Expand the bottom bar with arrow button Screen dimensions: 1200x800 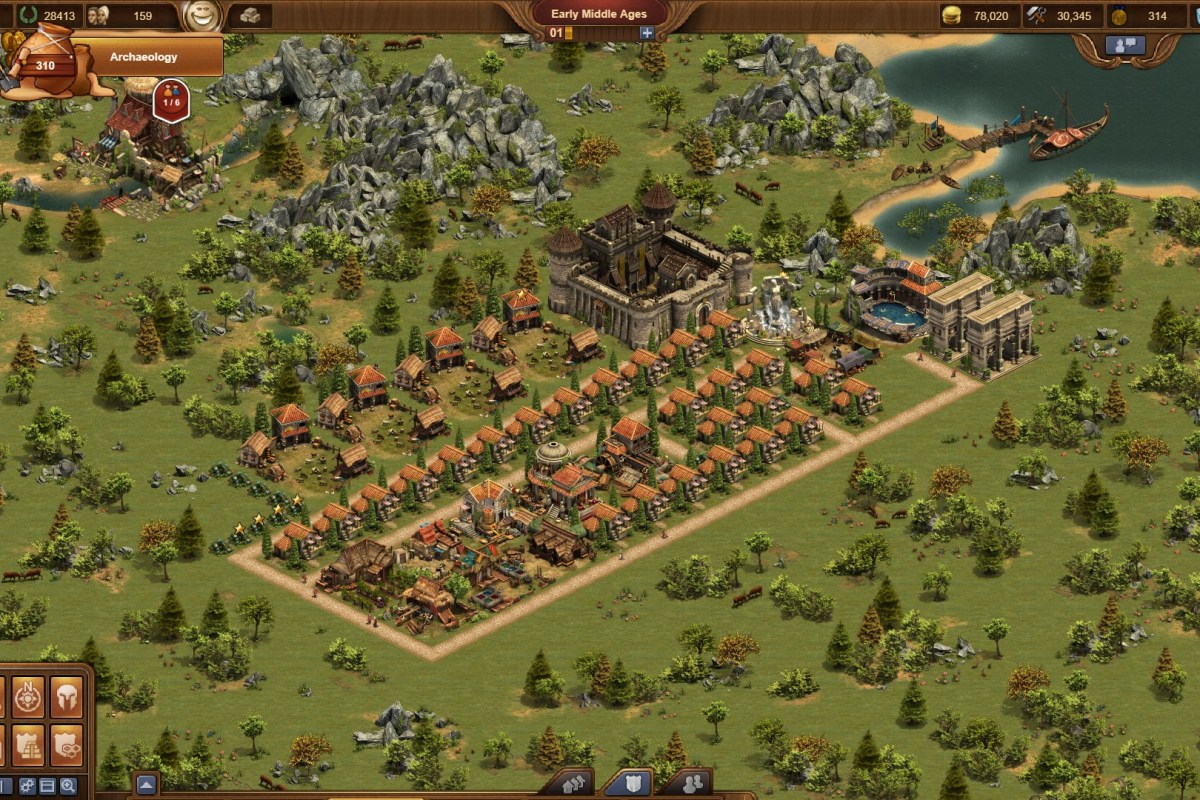(x=146, y=784)
